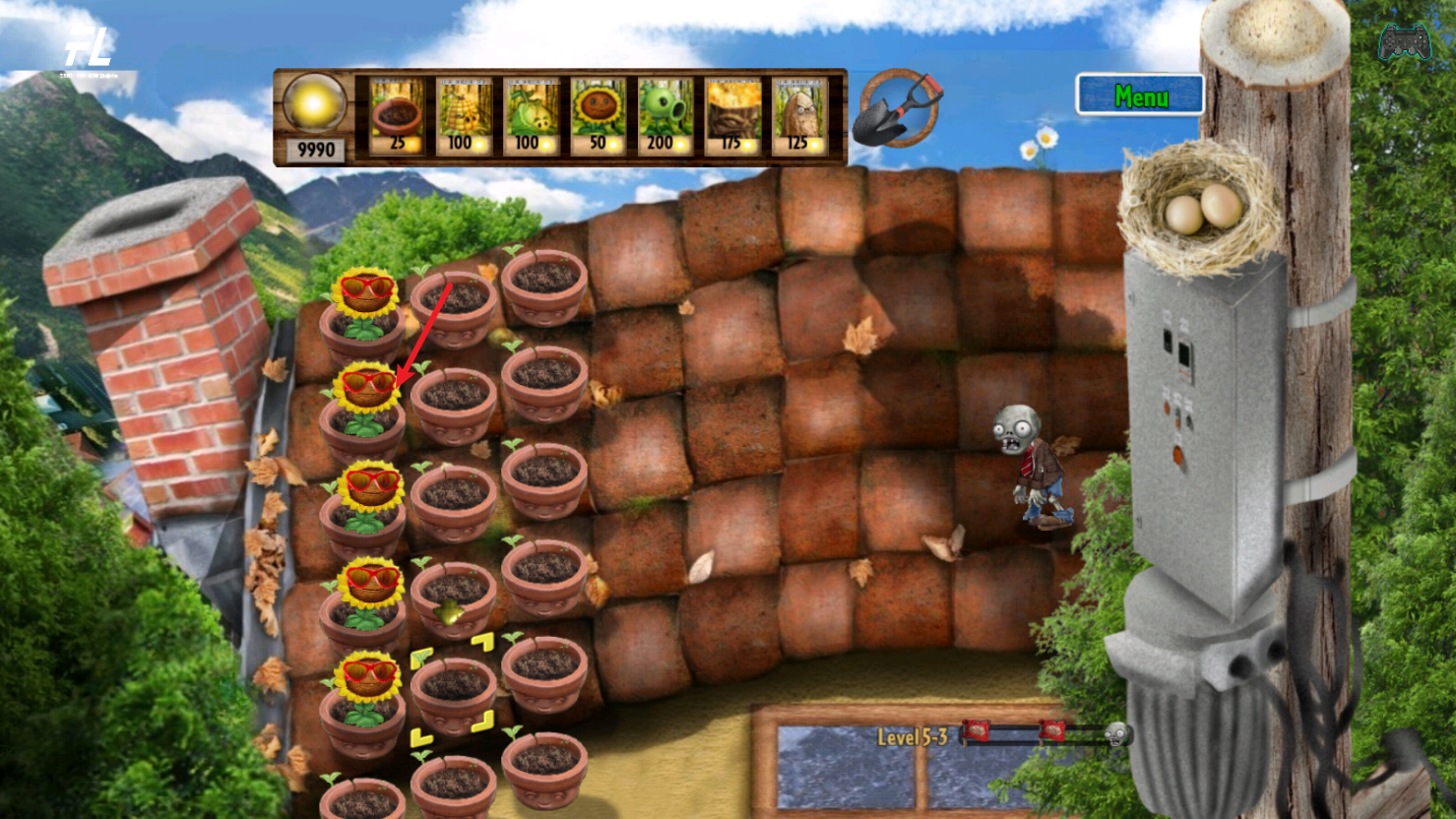
Task: Choose the Torchwood seed packet
Action: tap(731, 117)
